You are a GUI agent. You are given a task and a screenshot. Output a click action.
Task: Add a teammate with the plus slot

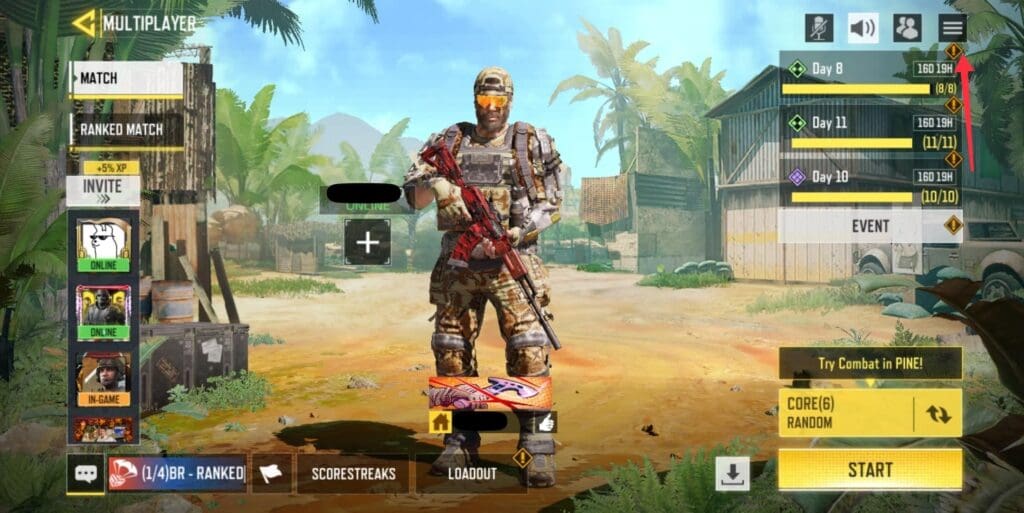click(367, 242)
